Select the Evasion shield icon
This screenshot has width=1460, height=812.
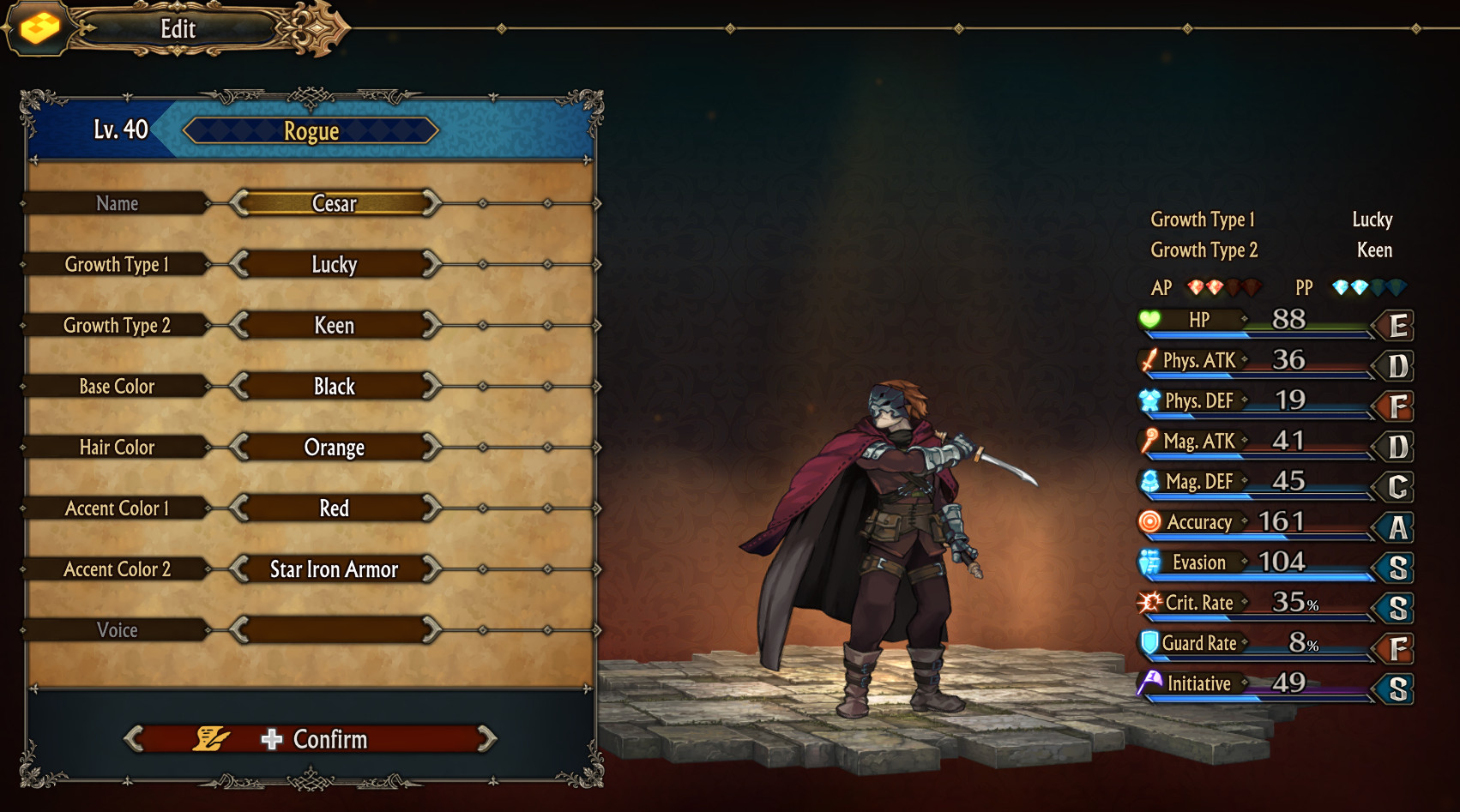tap(1149, 562)
